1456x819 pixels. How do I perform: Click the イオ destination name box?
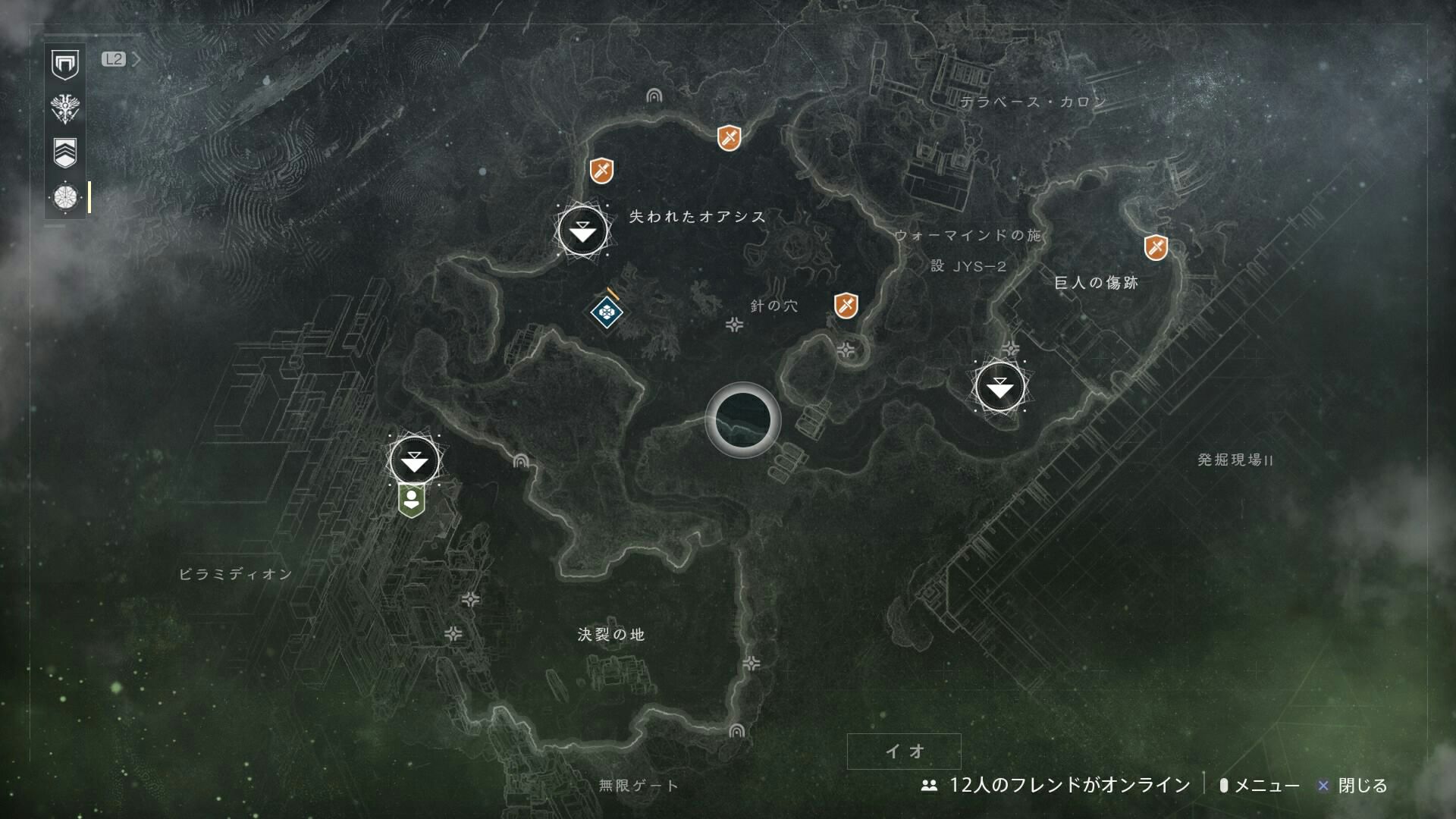pyautogui.click(x=904, y=752)
